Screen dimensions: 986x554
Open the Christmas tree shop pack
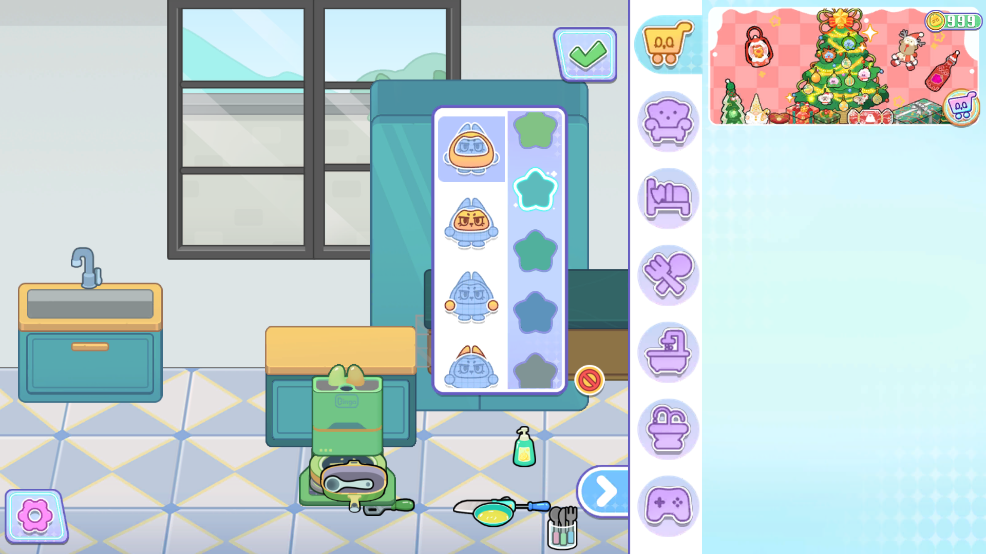click(x=830, y=68)
